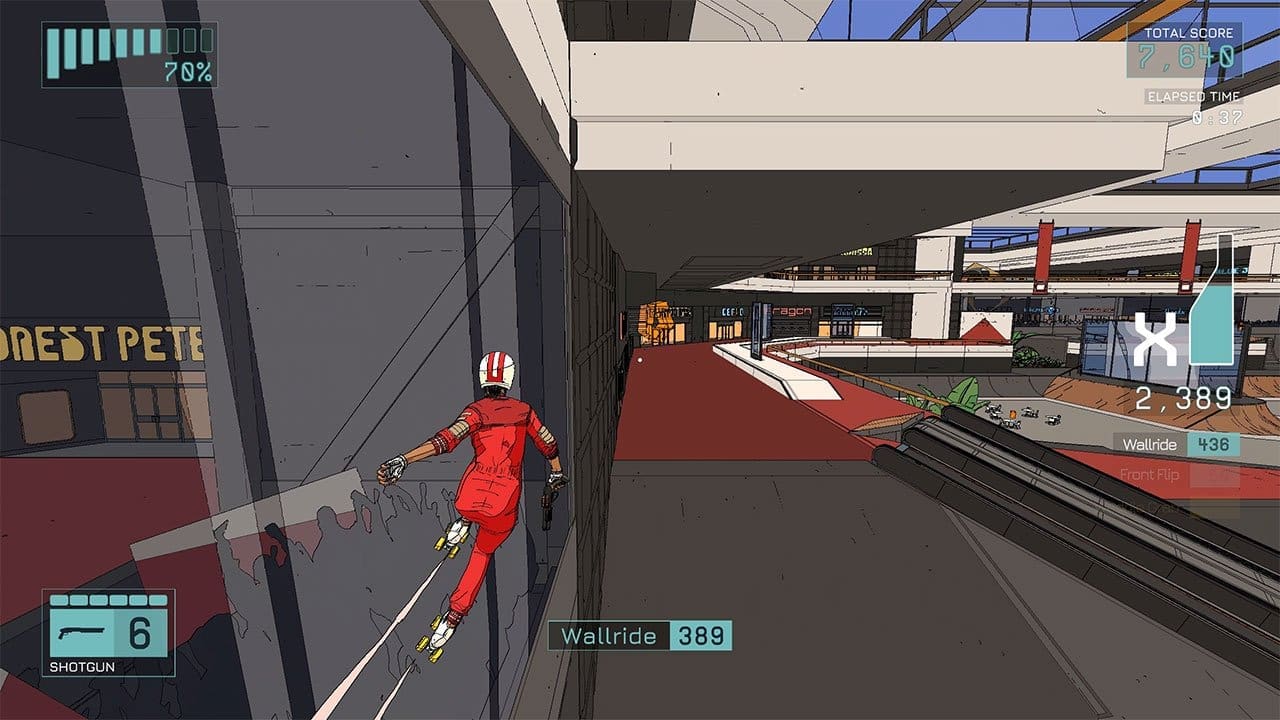This screenshot has width=1280, height=720.
Task: Click the X multiplier symbol
Action: click(x=1155, y=340)
